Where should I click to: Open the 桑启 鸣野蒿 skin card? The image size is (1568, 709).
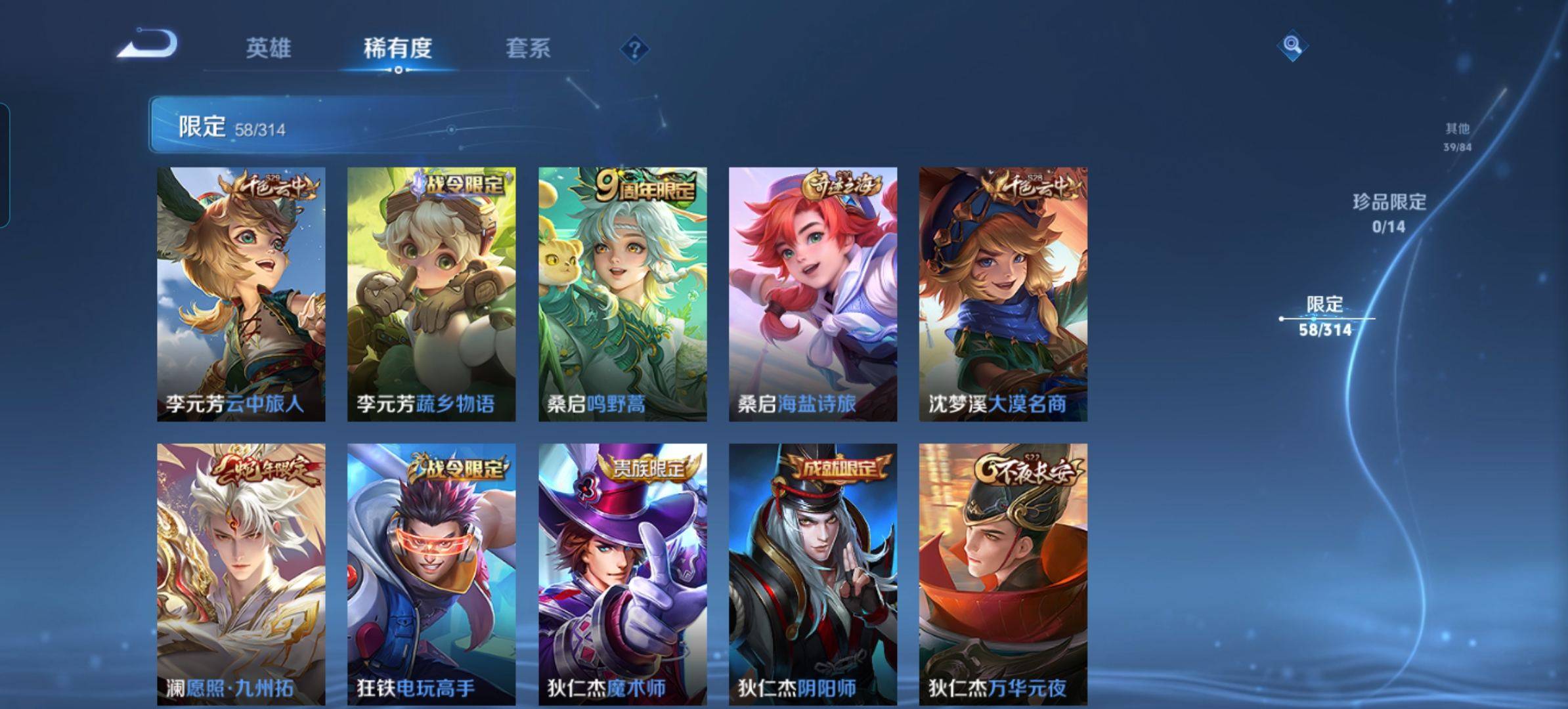622,294
